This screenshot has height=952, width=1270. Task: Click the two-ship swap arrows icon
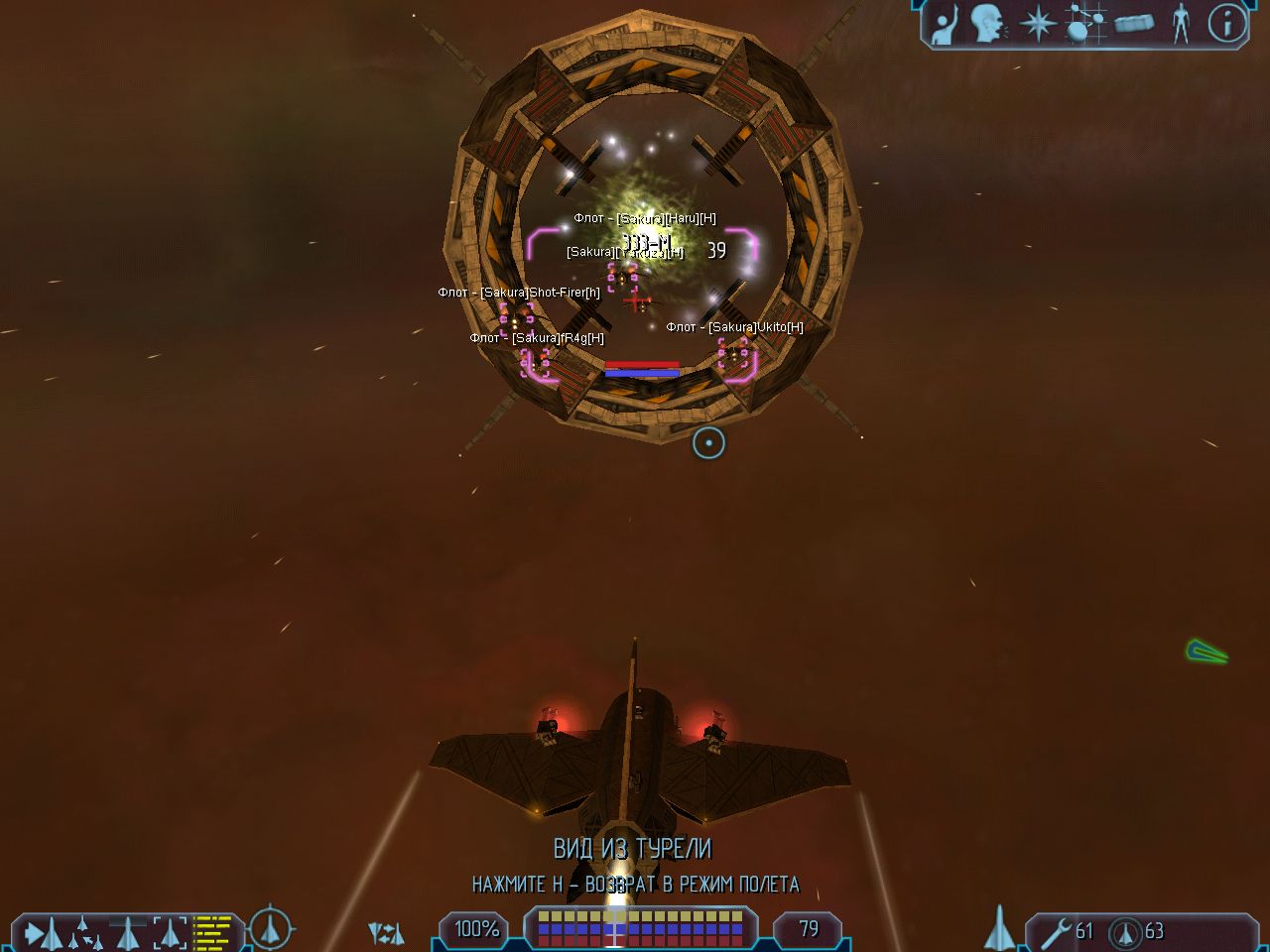click(x=386, y=932)
